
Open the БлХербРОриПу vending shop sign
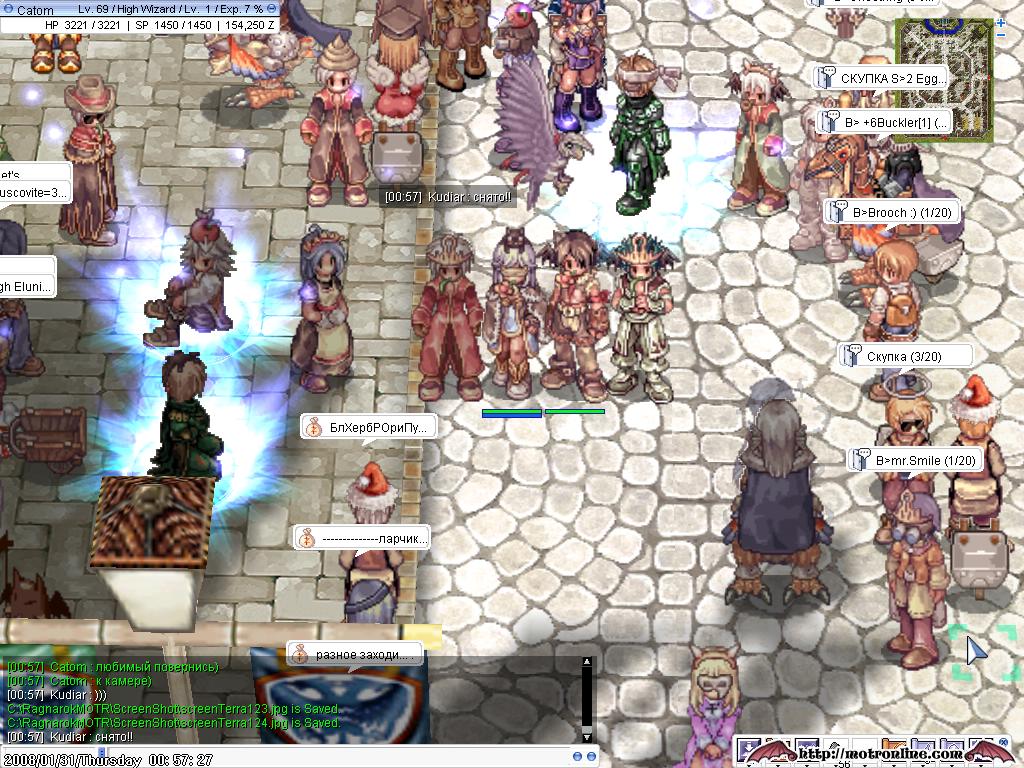click(369, 427)
